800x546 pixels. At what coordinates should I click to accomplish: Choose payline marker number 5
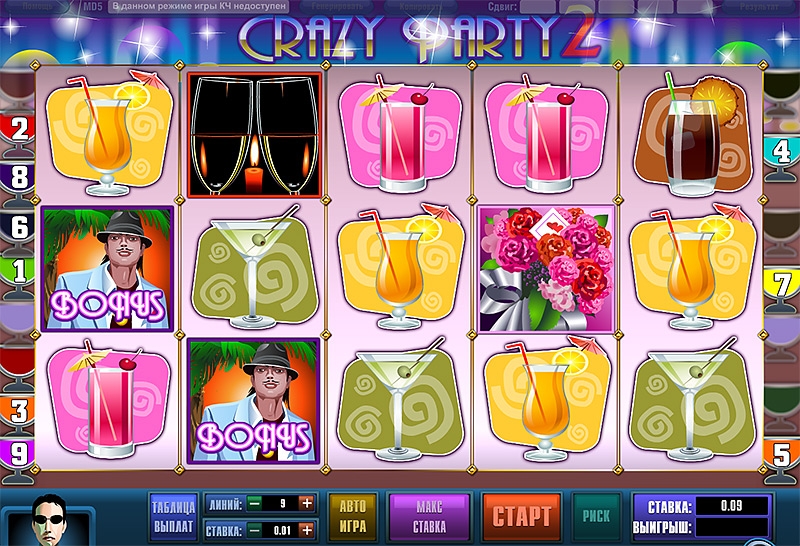point(782,453)
